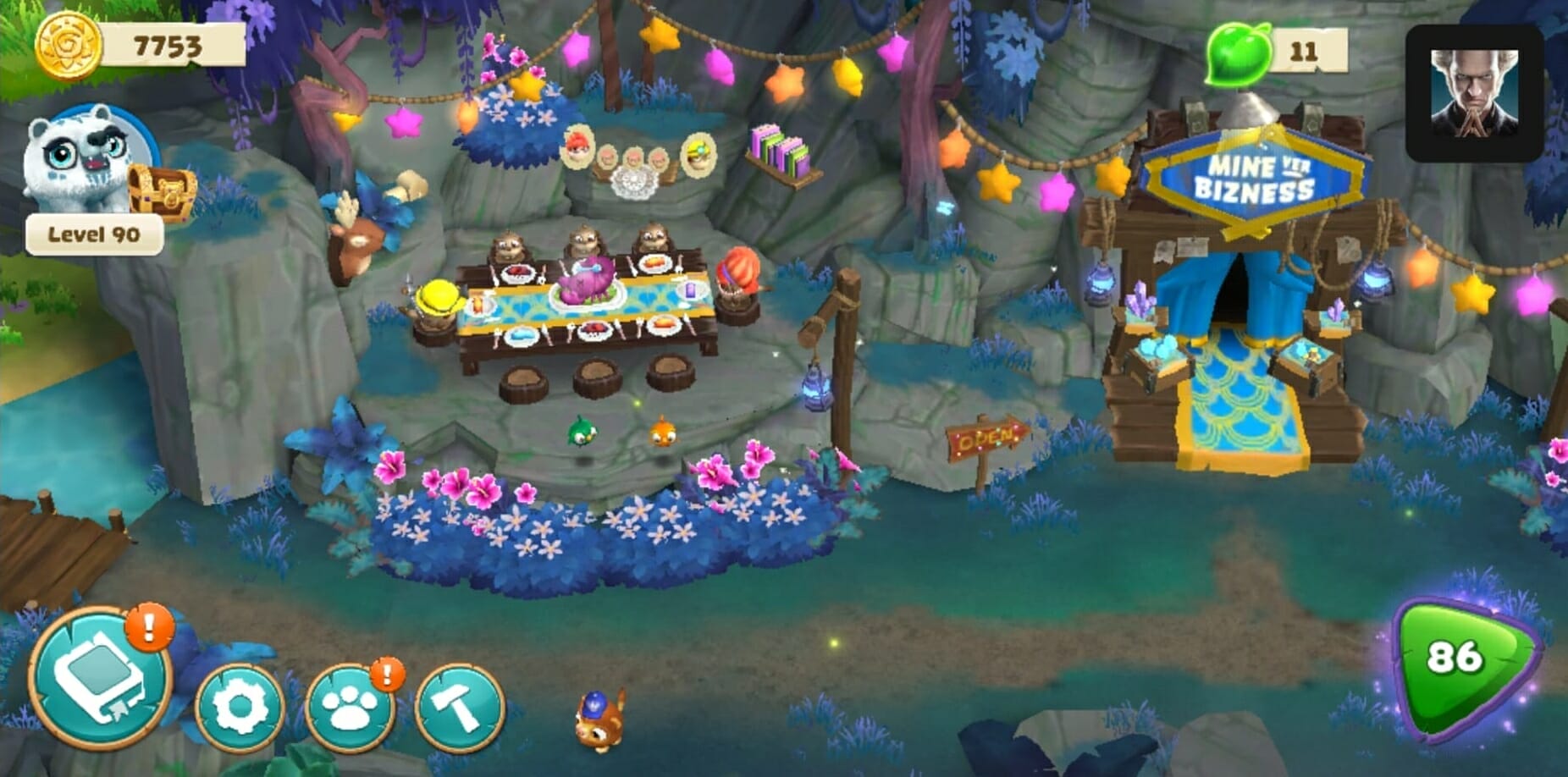This screenshot has width=1568, height=777.
Task: Open the hammer build menu
Action: (460, 708)
